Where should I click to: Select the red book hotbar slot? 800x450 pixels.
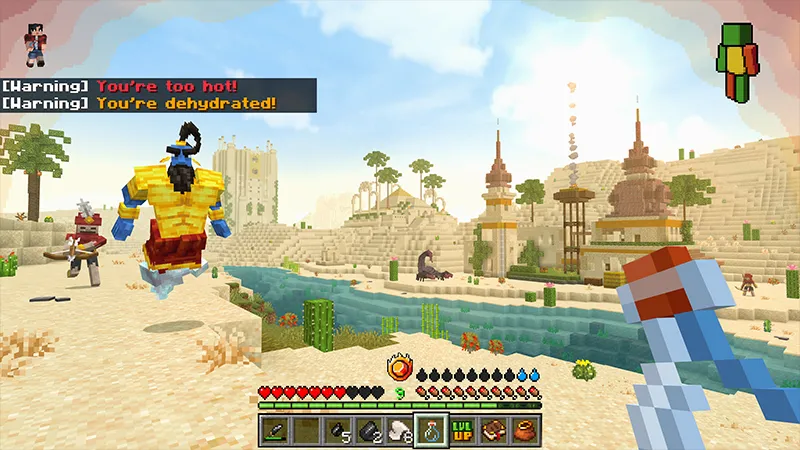[x=493, y=431]
